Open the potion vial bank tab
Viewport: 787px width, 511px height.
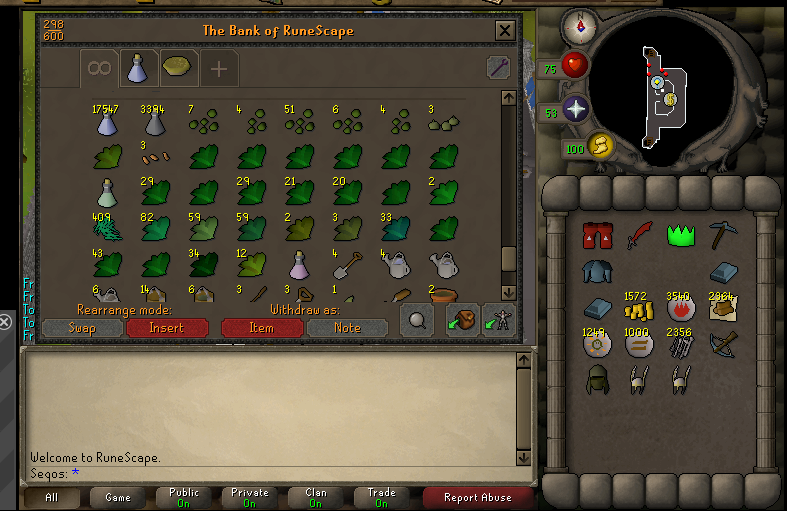click(x=137, y=68)
